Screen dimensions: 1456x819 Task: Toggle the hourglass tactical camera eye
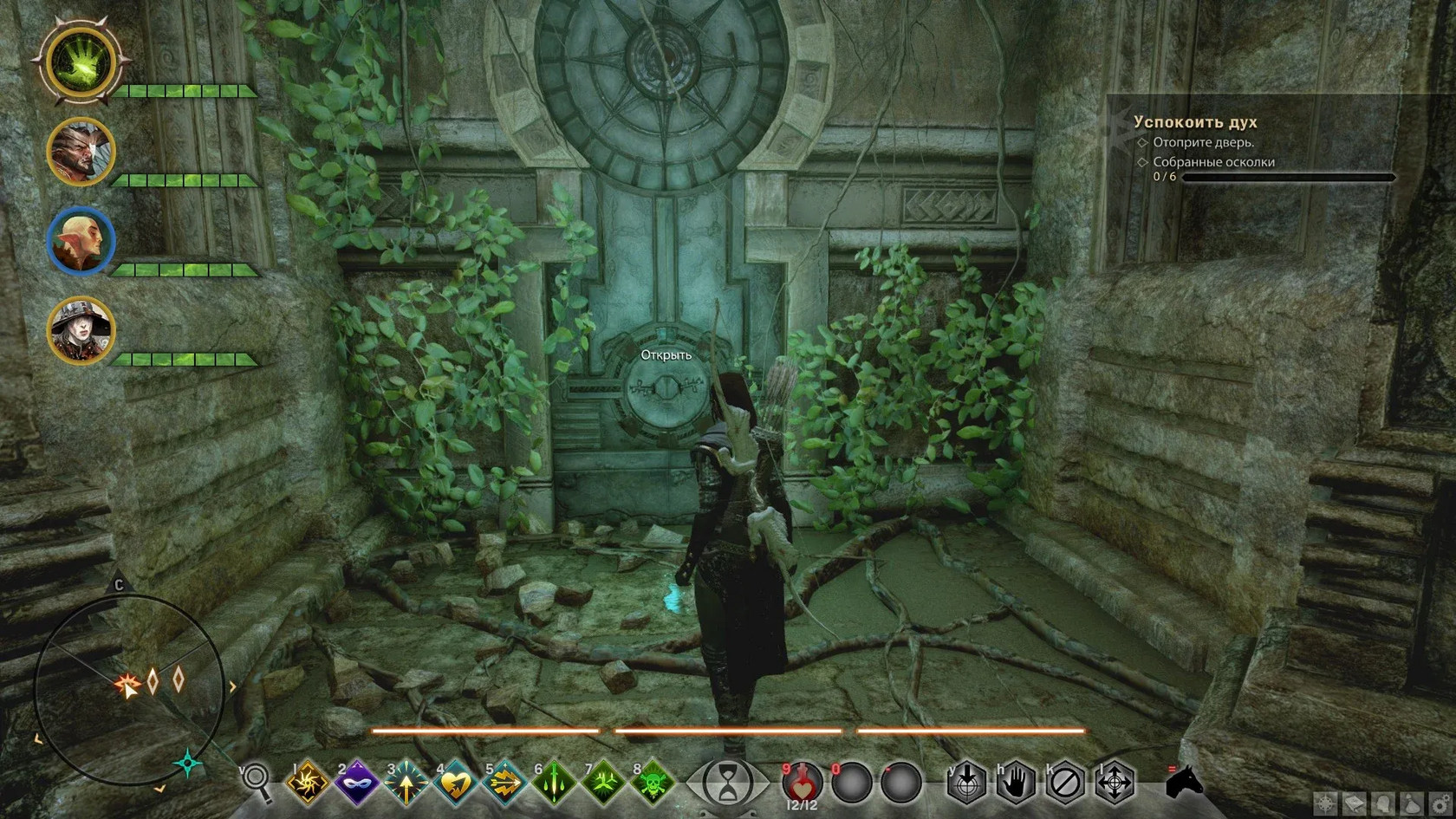click(x=728, y=783)
